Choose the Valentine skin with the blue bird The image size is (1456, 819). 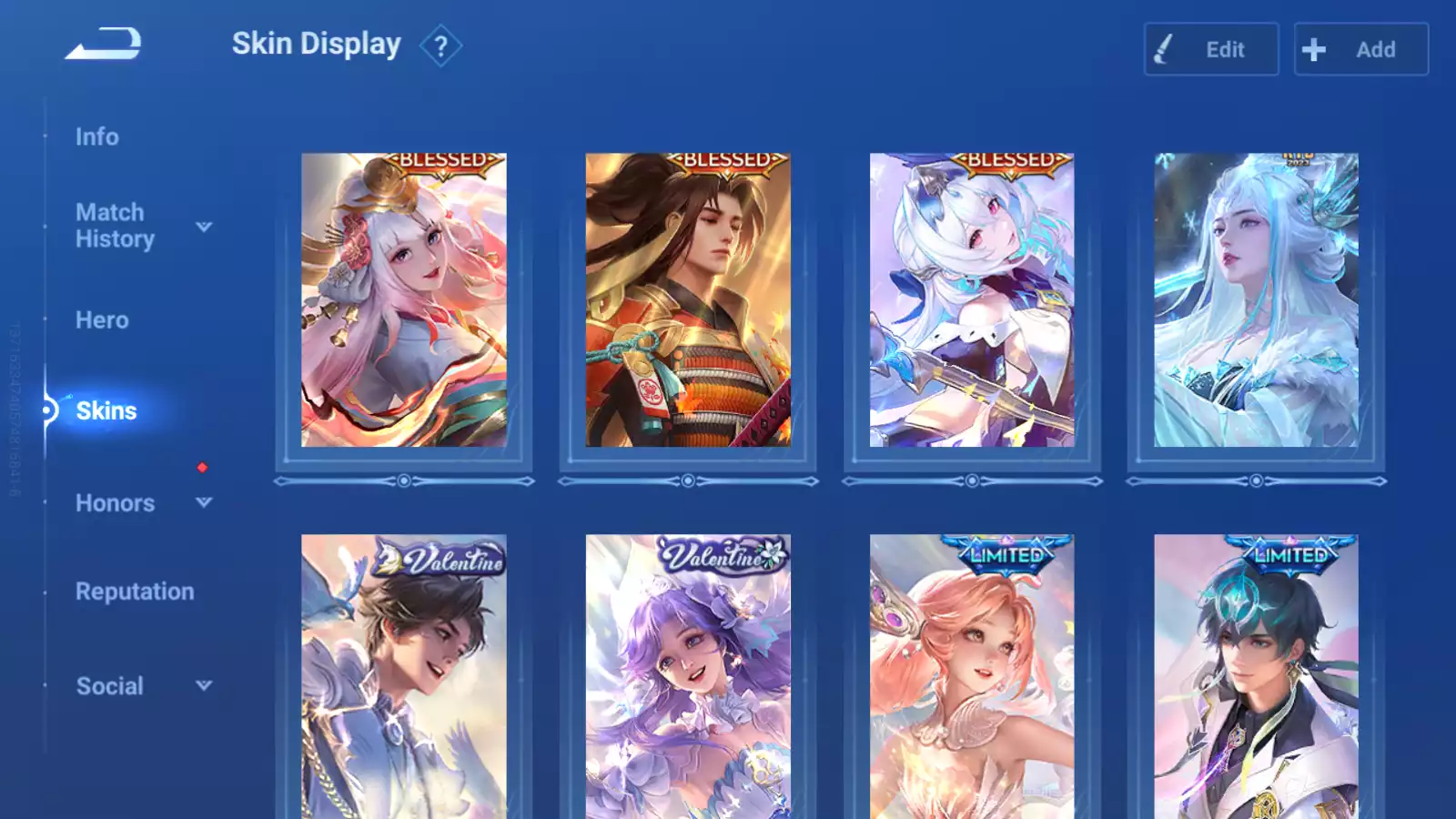coord(404,678)
